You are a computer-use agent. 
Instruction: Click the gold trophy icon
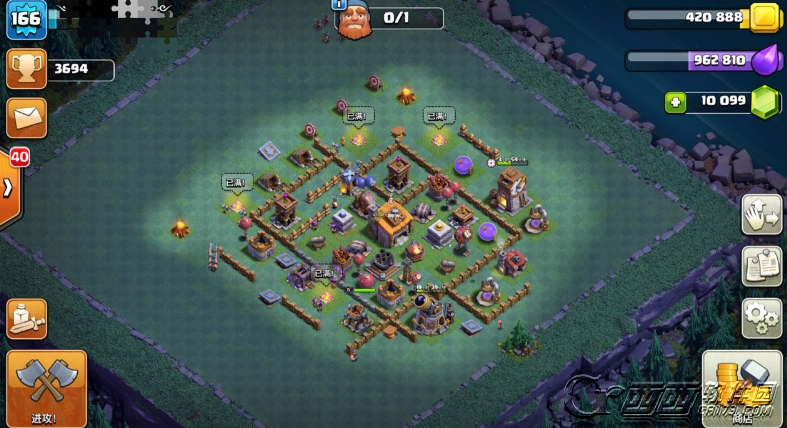(x=26, y=69)
